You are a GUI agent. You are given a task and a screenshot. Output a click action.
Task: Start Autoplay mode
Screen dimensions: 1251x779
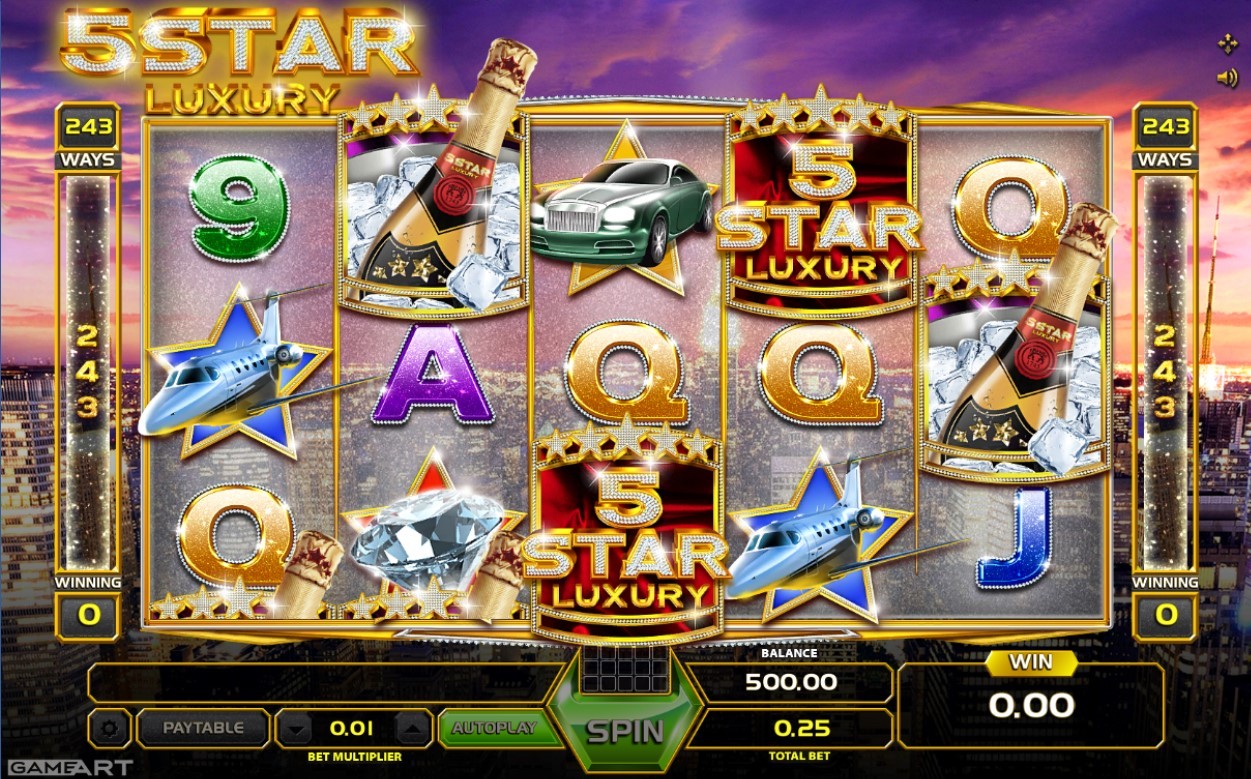[x=494, y=728]
